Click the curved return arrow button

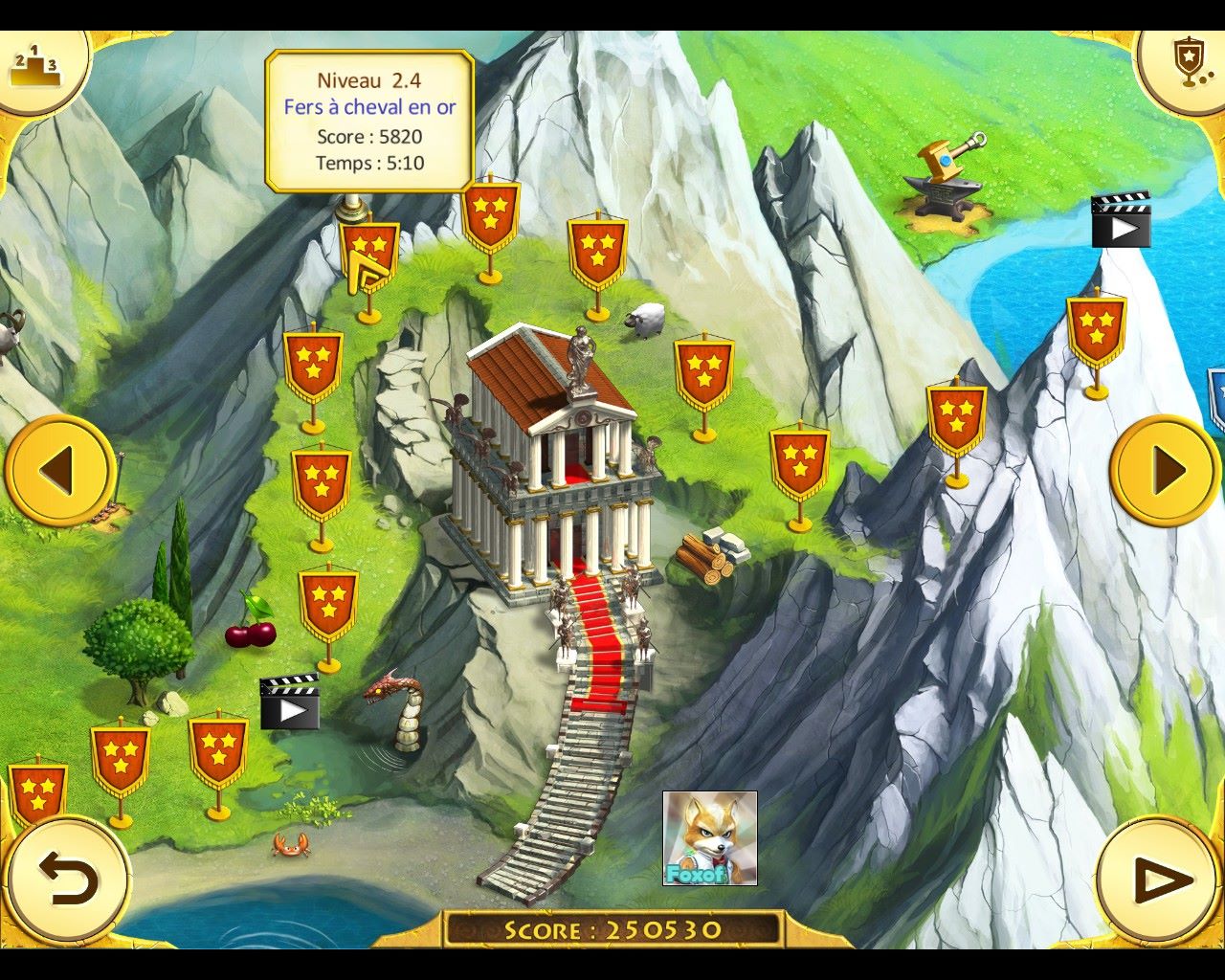[x=68, y=880]
